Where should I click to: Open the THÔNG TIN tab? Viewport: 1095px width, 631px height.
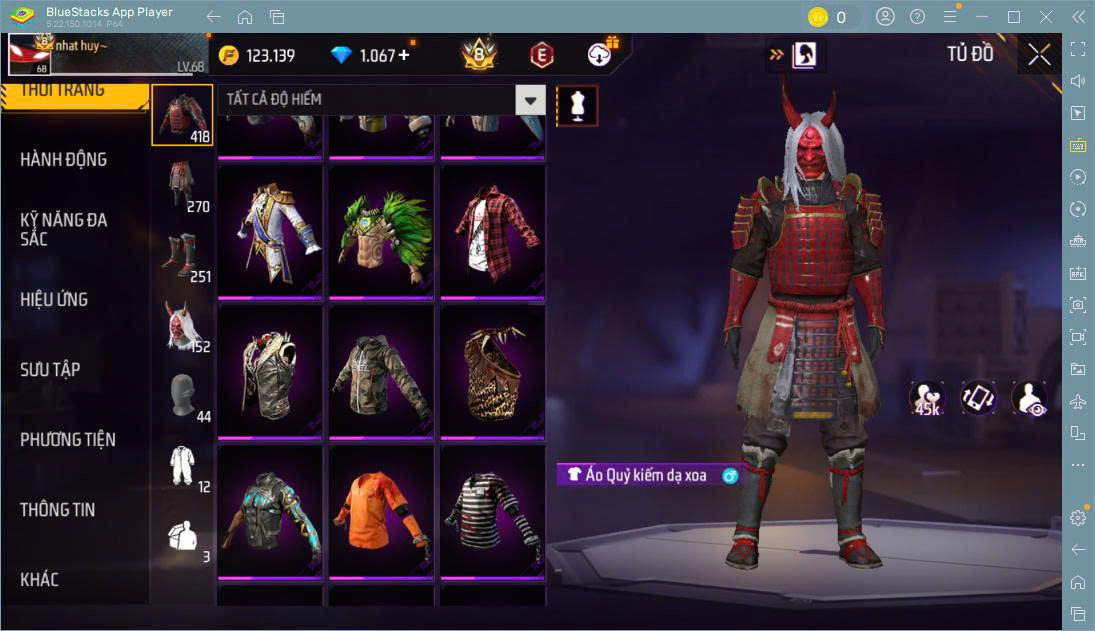58,510
